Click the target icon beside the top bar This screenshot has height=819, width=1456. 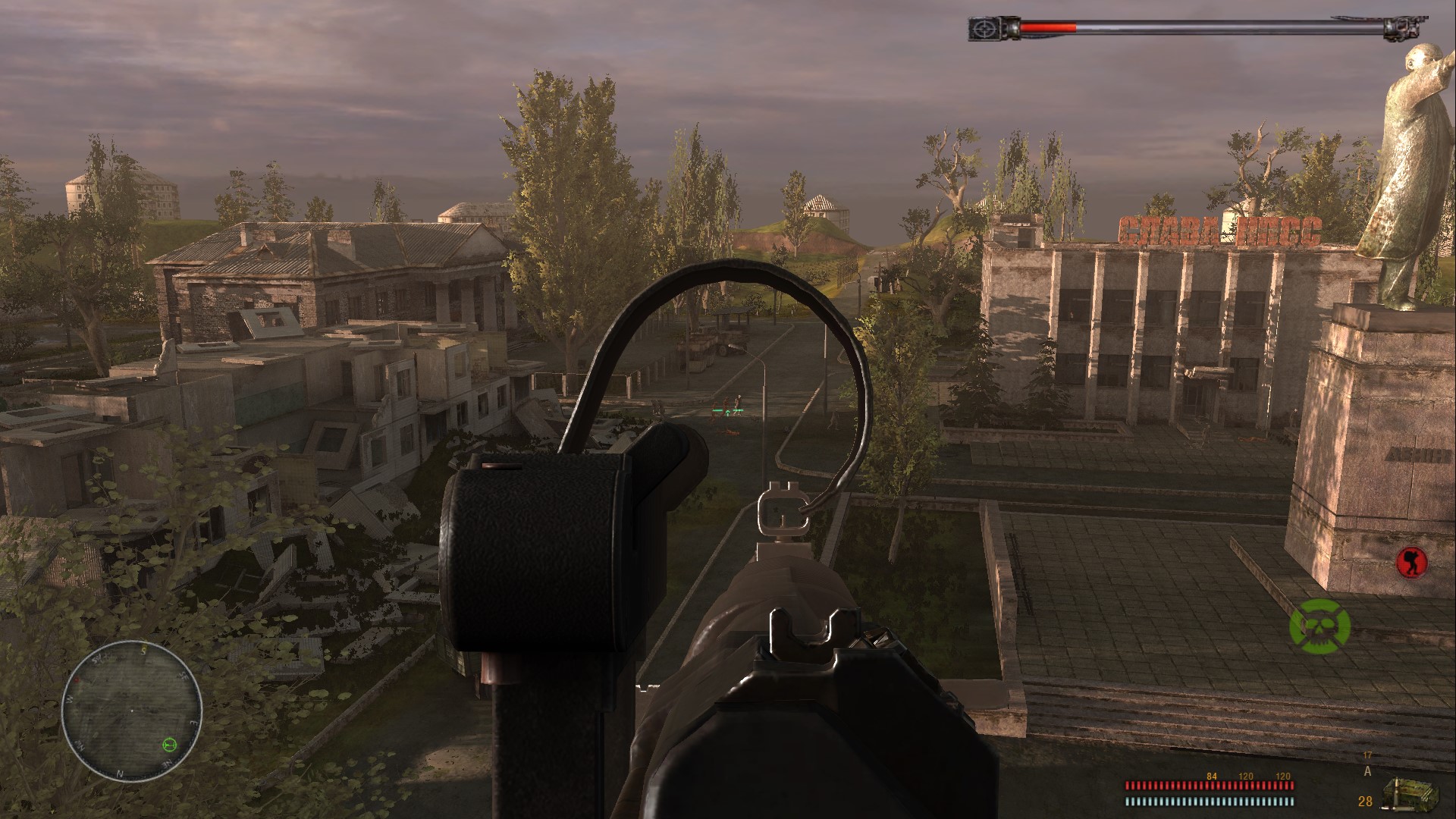coord(983,28)
